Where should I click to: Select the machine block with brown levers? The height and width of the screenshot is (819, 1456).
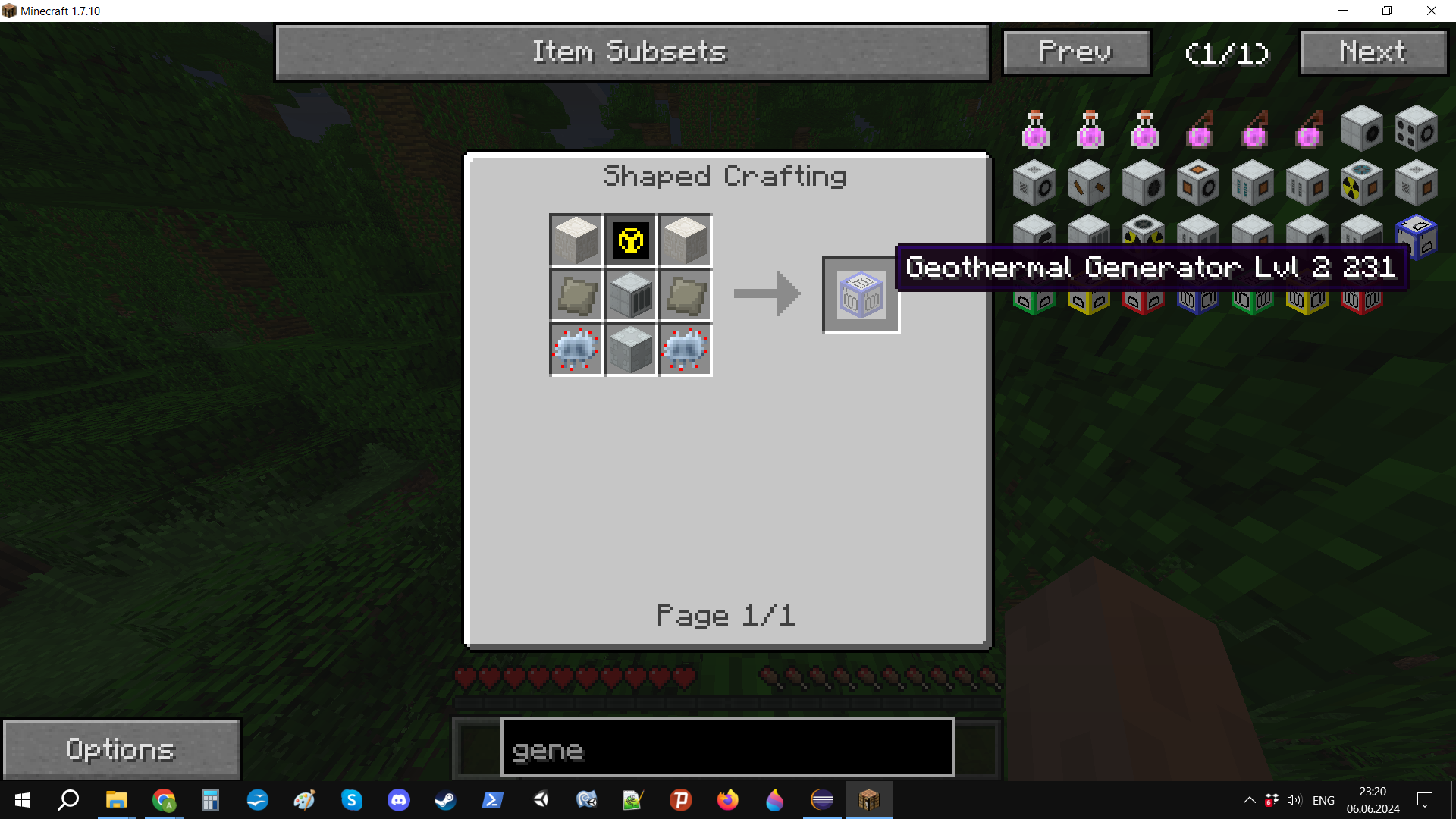[x=1088, y=184]
